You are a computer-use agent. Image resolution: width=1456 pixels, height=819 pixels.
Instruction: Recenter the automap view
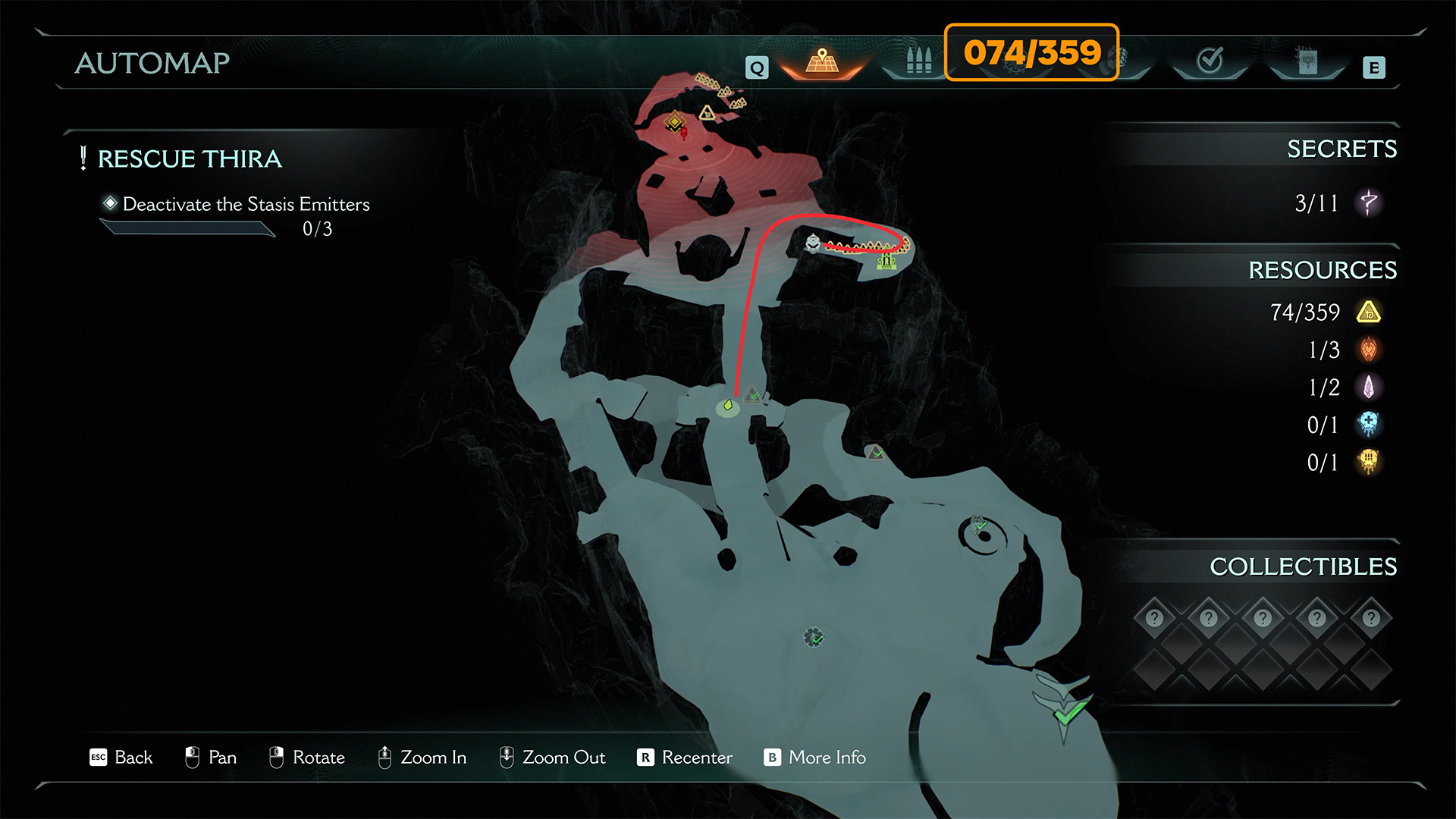click(x=685, y=758)
